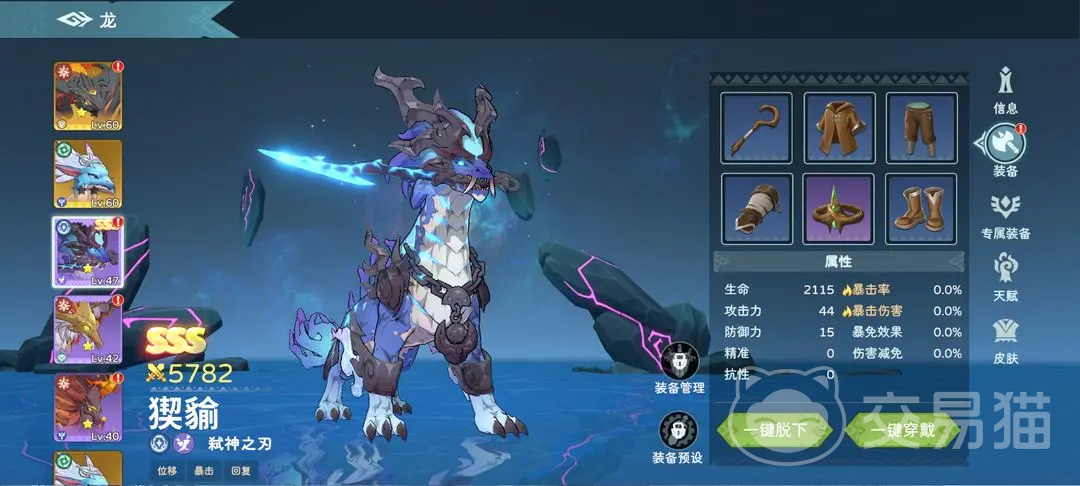Viewport: 1080px width, 486px height.
Task: Choose the Lv.40 red dragon portrait
Action: 88,408
